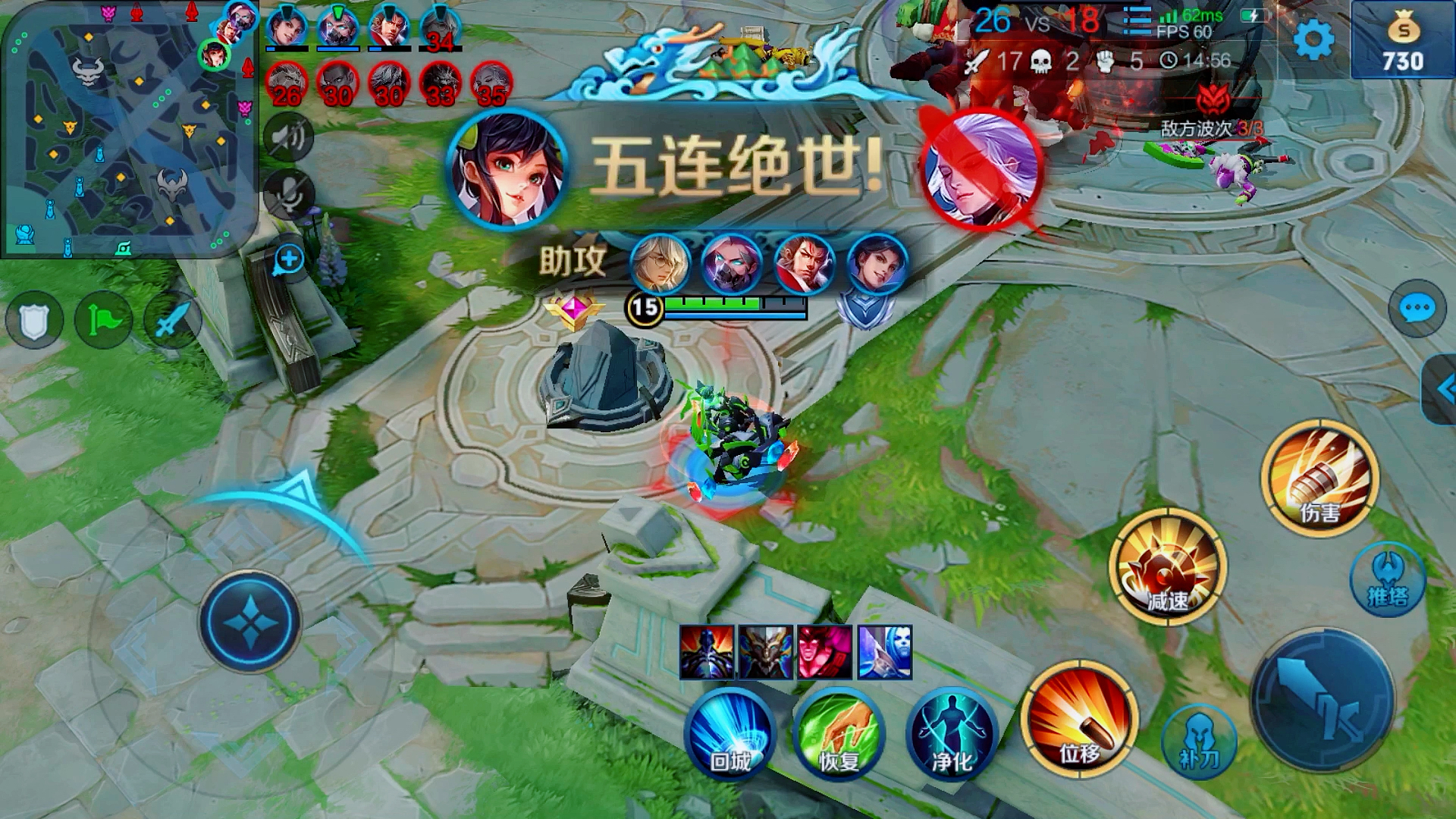
Task: Unmute the microphone
Action: (x=290, y=196)
